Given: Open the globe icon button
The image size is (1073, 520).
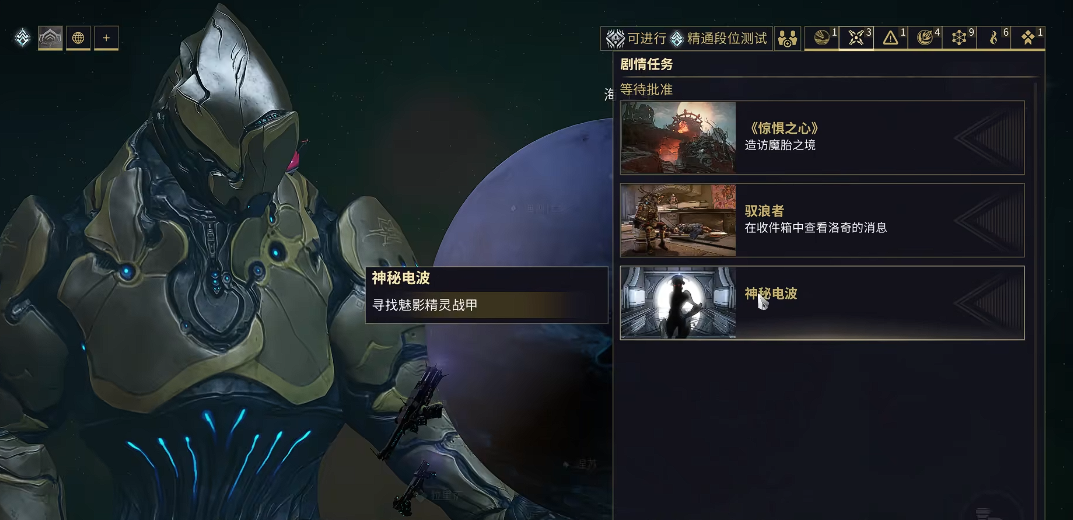Looking at the screenshot, I should 78,39.
